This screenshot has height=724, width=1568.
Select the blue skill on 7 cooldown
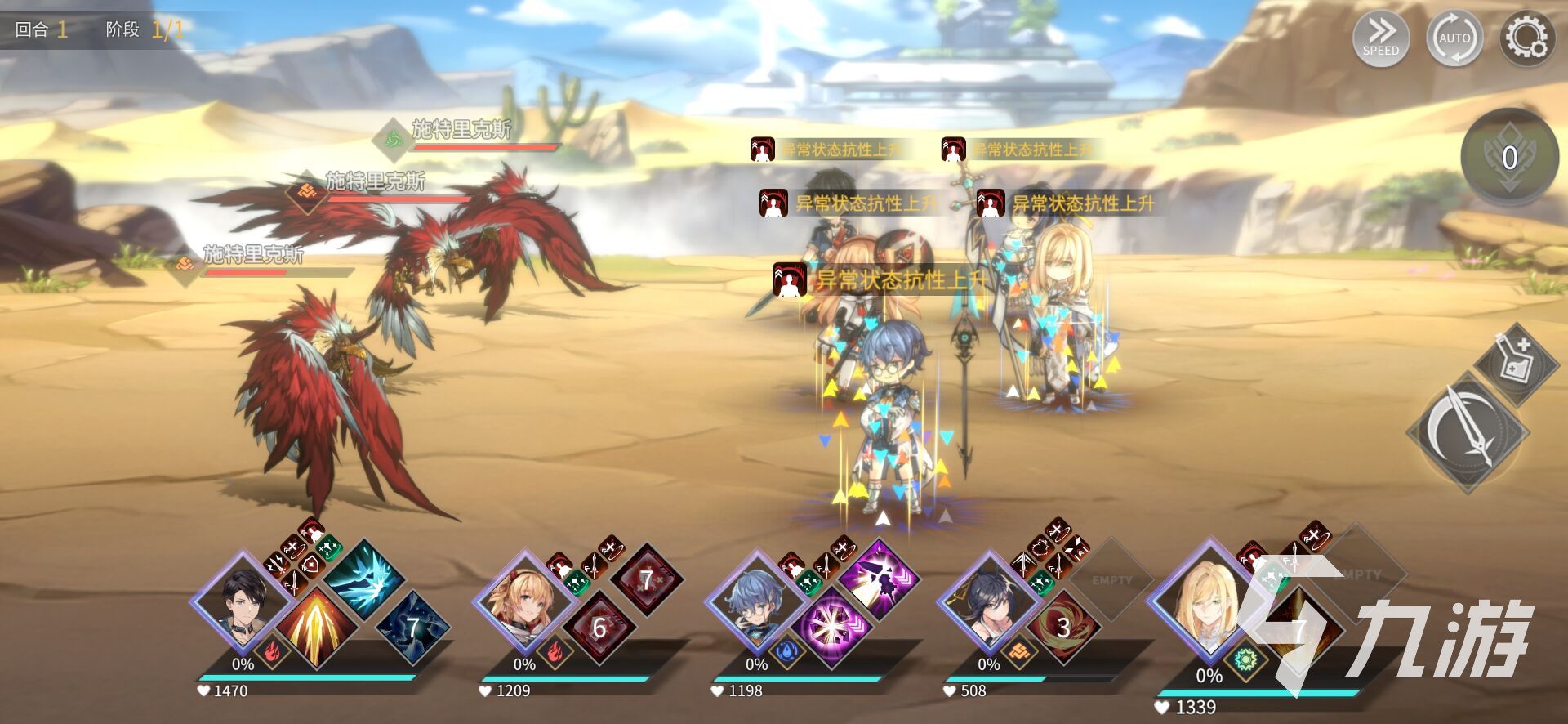point(413,627)
